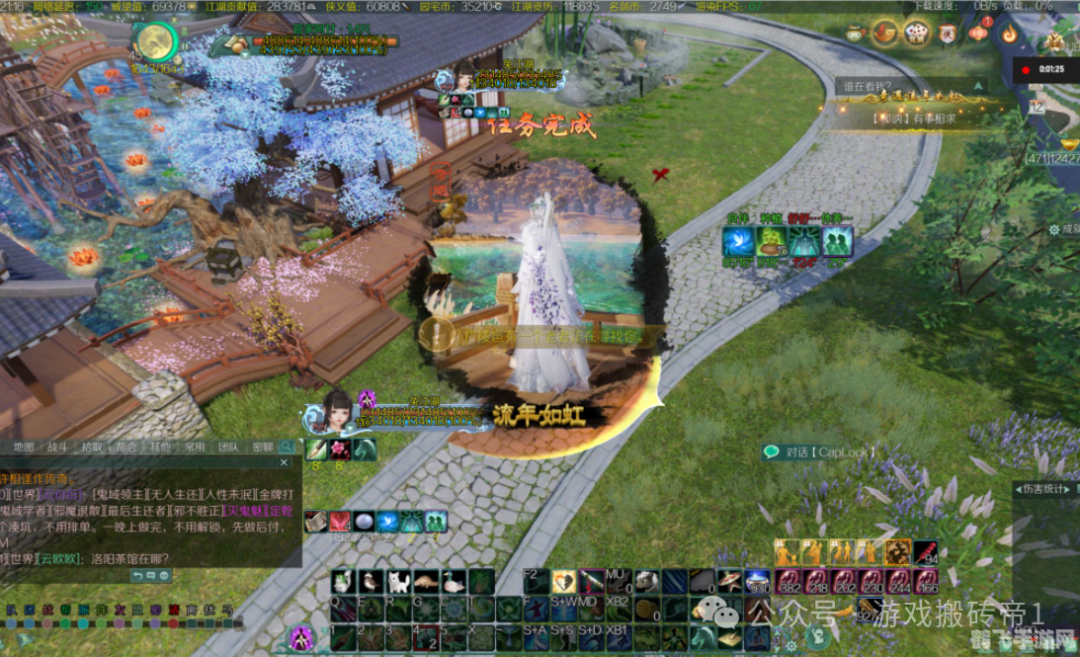Click the moon time-of-day orb
Image resolution: width=1080 pixels, height=657 pixels.
(x=155, y=40)
